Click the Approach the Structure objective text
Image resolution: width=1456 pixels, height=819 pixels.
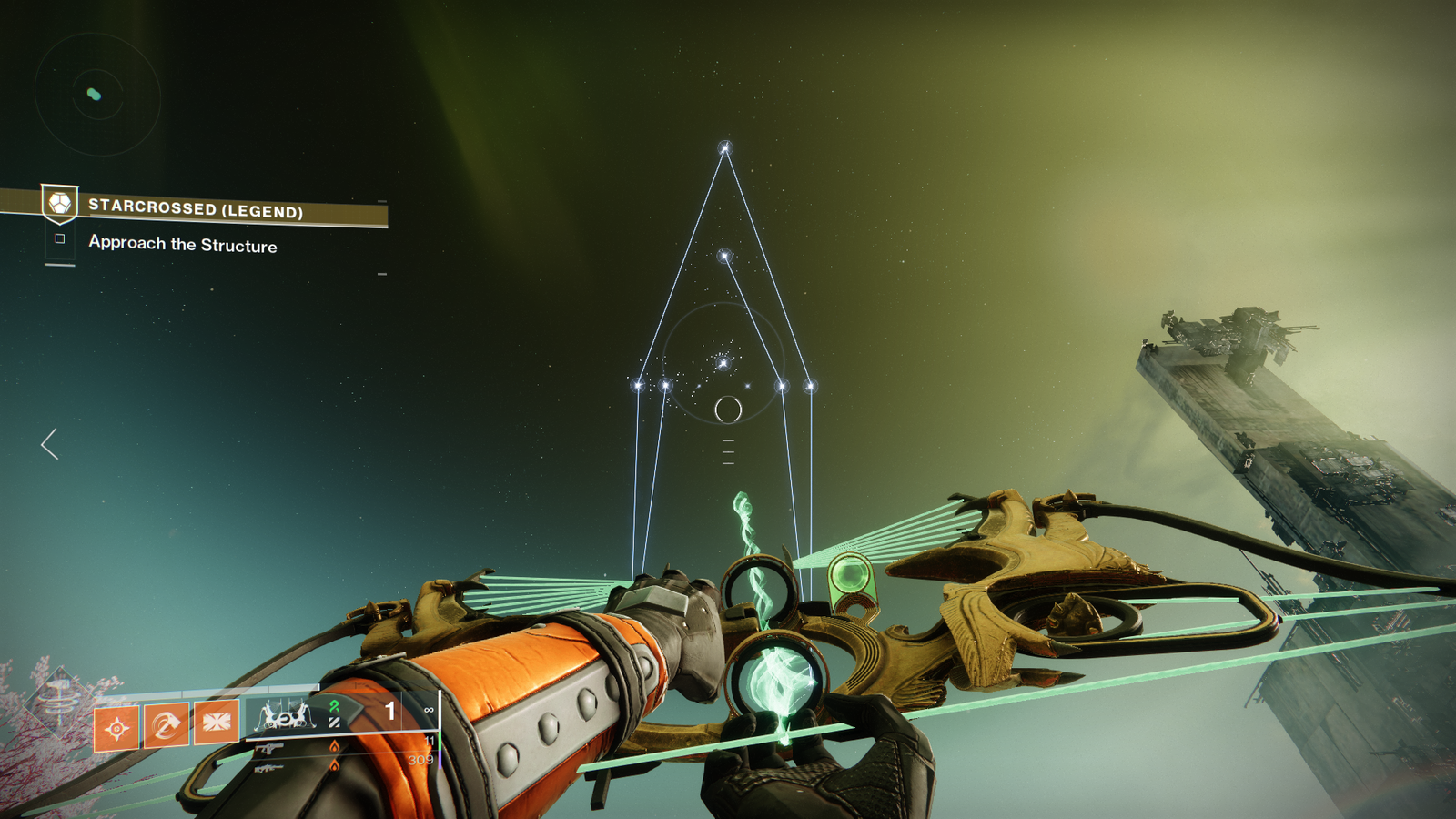pyautogui.click(x=182, y=244)
